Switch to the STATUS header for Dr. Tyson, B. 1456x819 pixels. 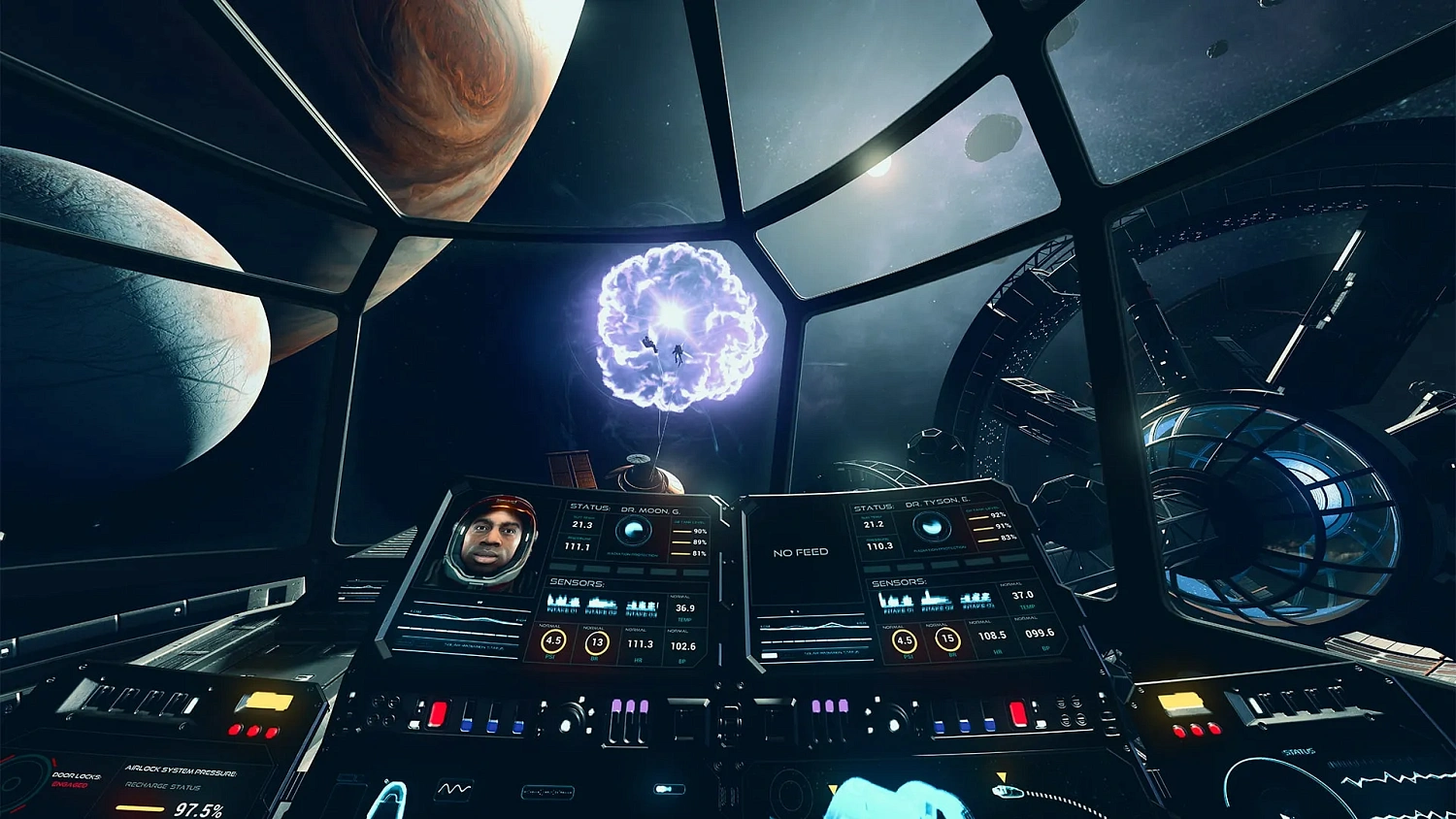(x=875, y=506)
